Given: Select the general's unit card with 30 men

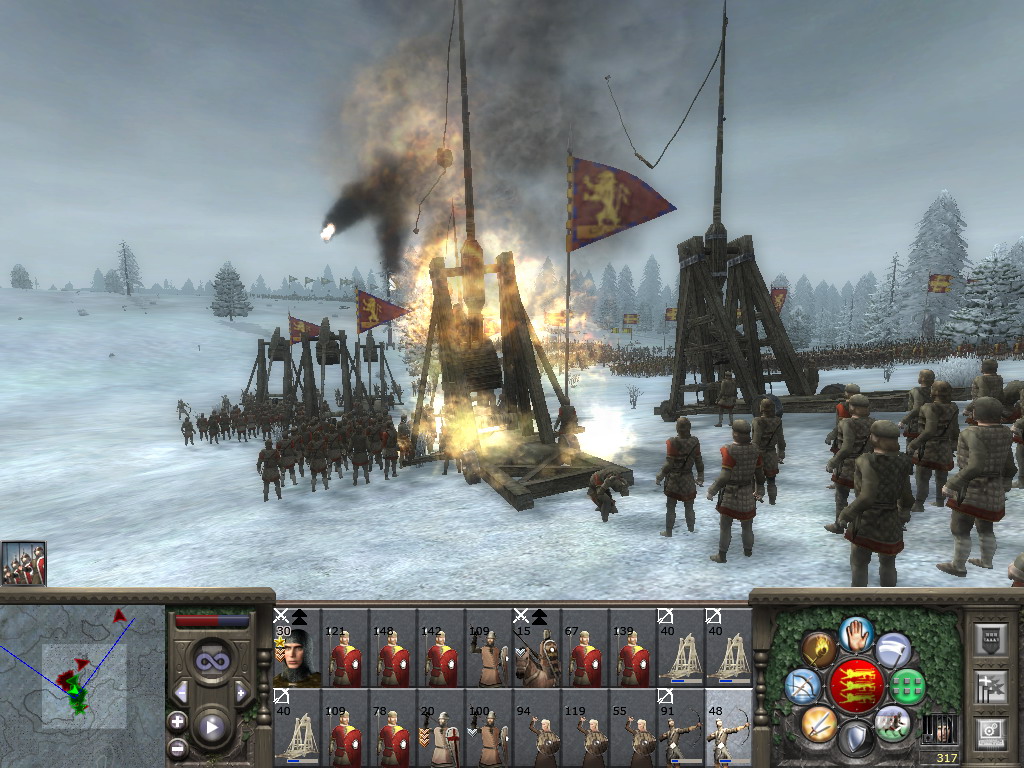Looking at the screenshot, I should pos(296,649).
